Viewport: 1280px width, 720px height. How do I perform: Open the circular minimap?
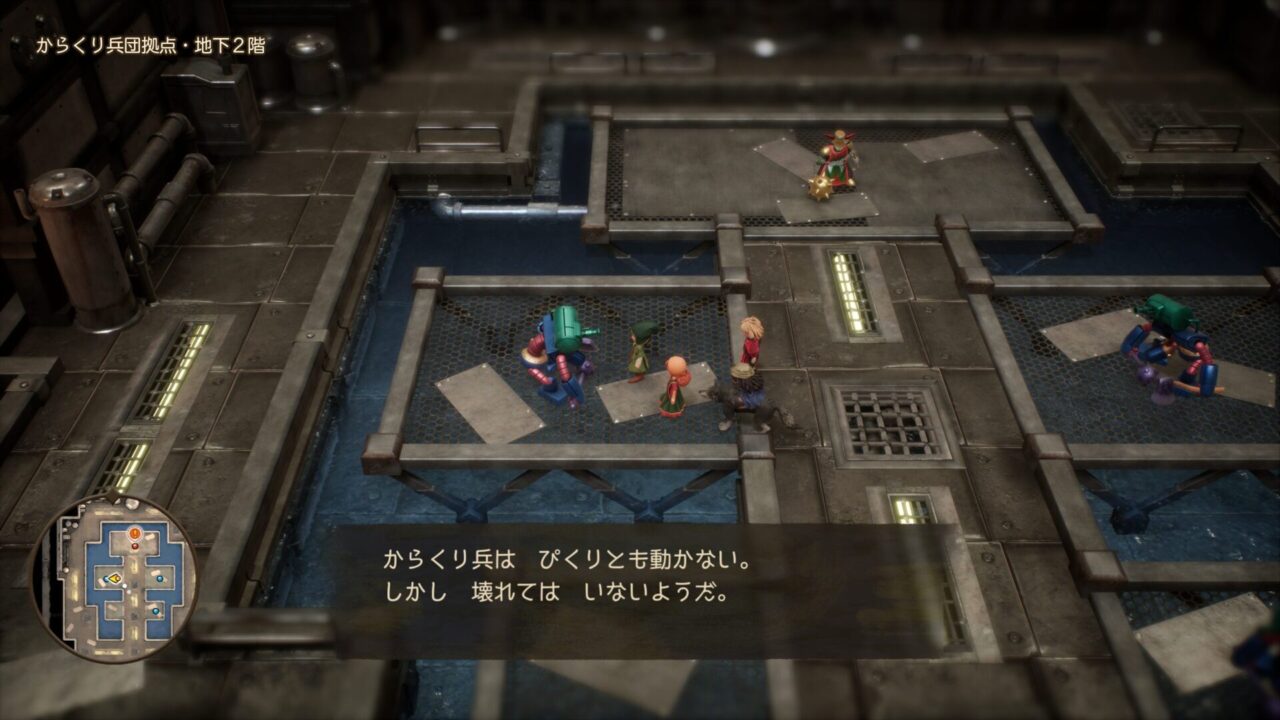coord(113,578)
